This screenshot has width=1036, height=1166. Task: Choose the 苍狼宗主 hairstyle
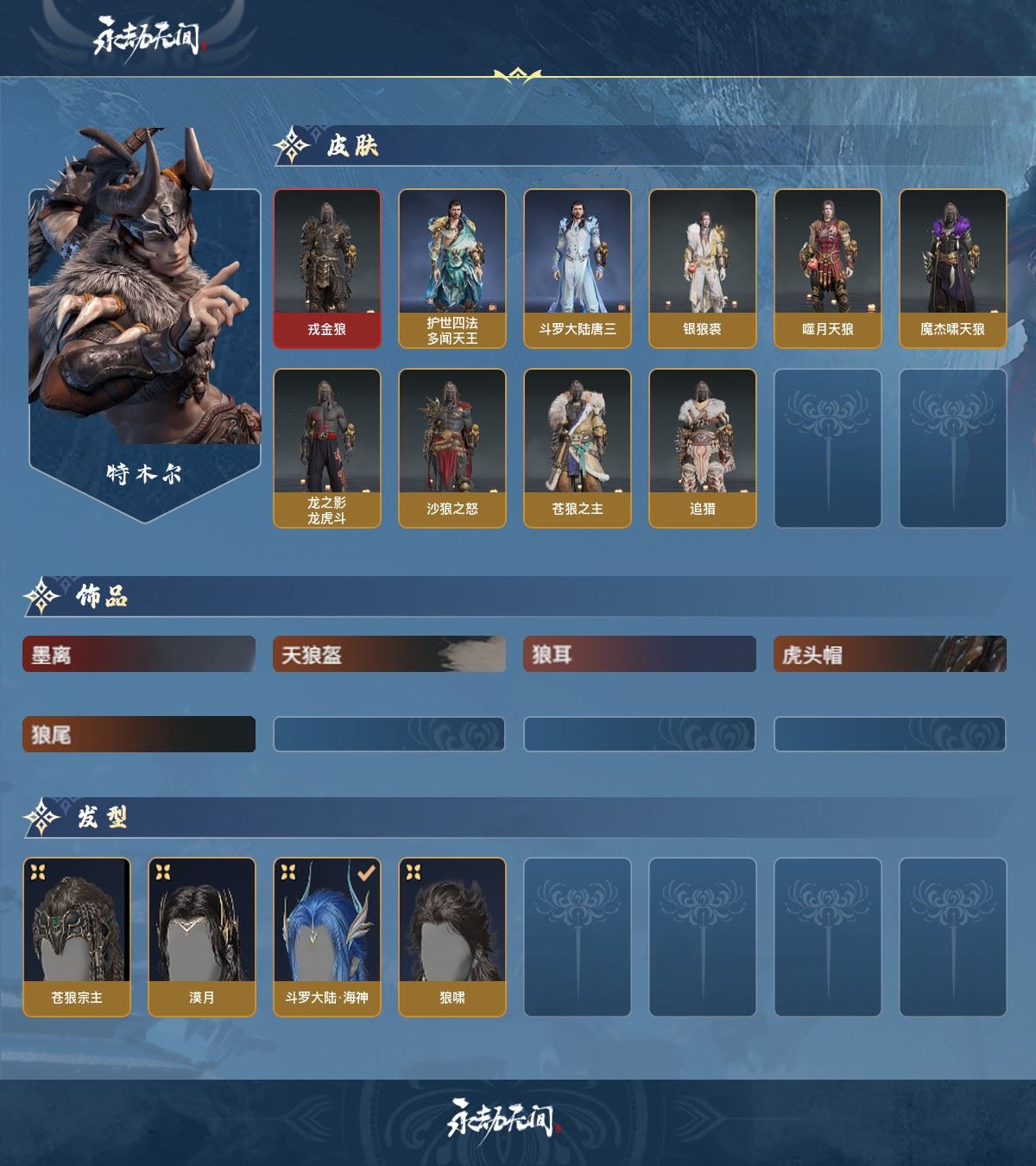point(77,937)
